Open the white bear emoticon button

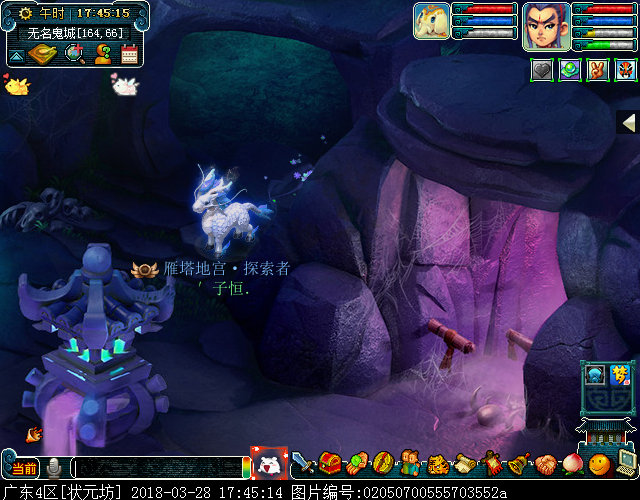click(x=269, y=464)
